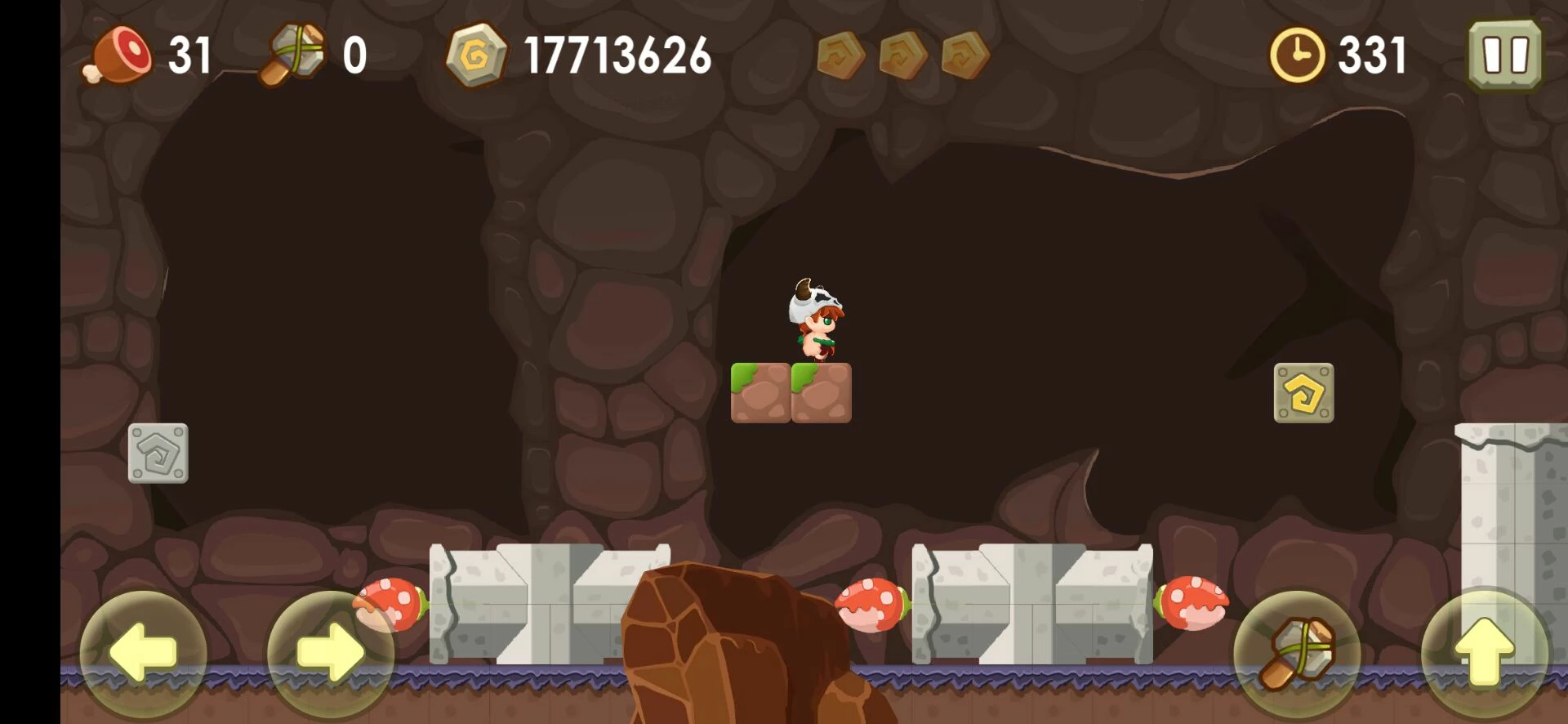
Task: Pause the game
Action: 1504,56
